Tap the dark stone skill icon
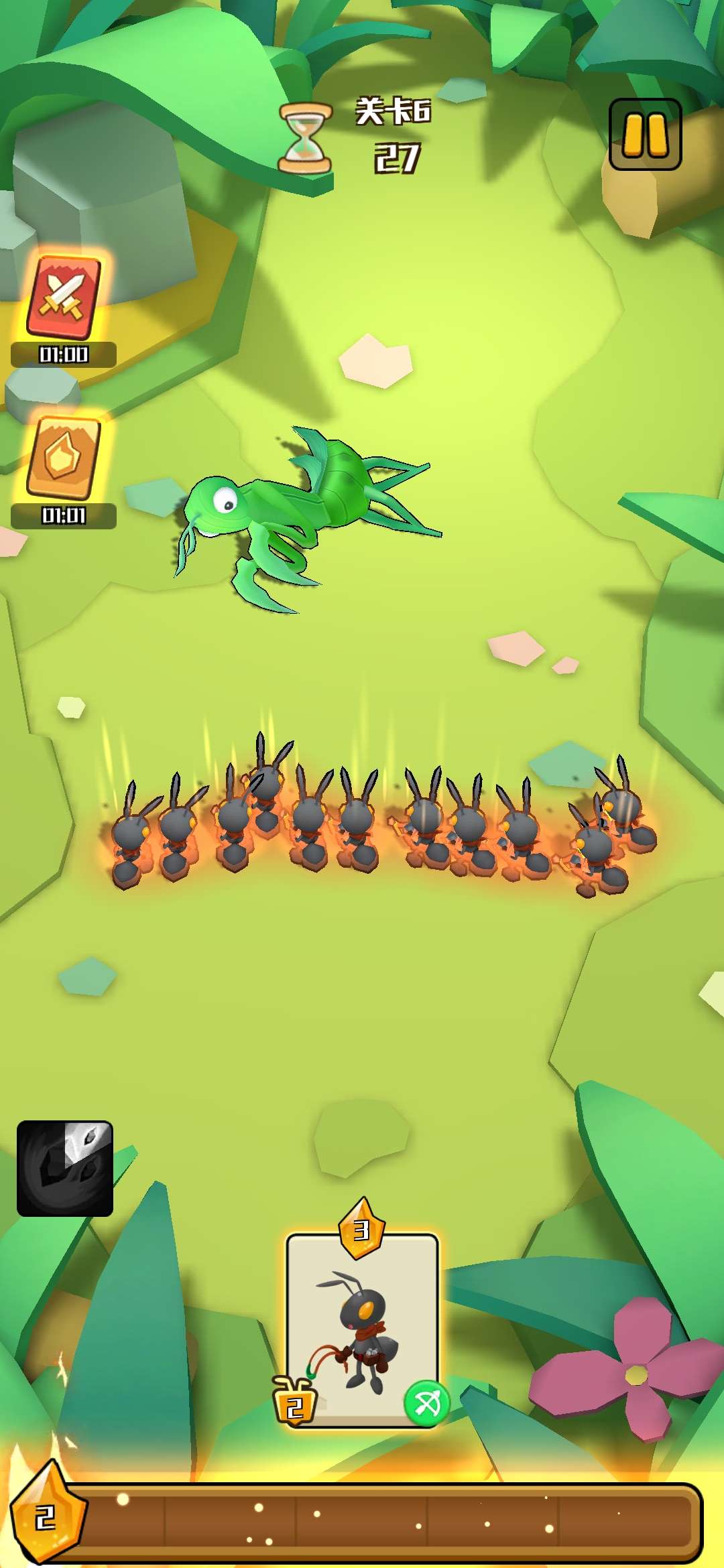Viewport: 724px width, 1568px height. point(65,1168)
